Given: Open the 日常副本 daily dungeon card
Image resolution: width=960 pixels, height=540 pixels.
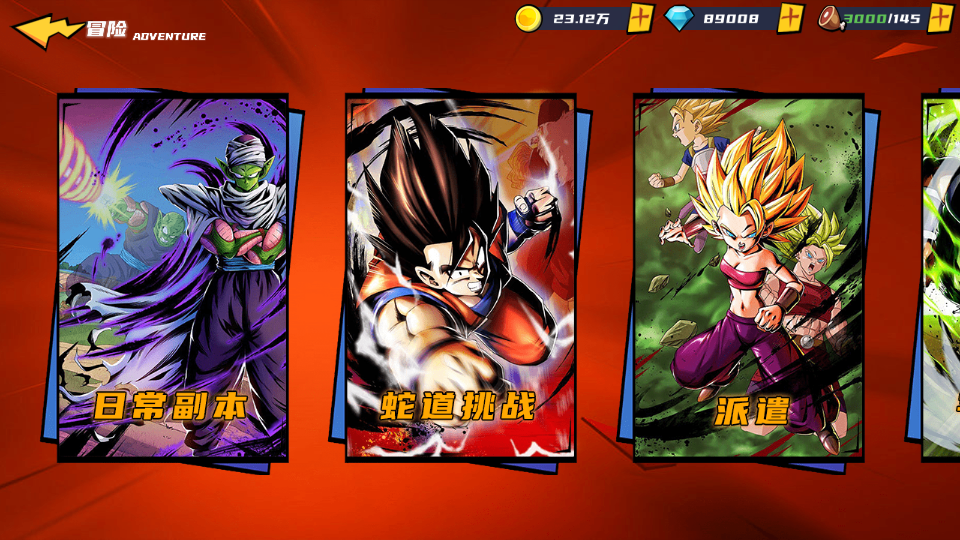Looking at the screenshot, I should click(x=172, y=278).
